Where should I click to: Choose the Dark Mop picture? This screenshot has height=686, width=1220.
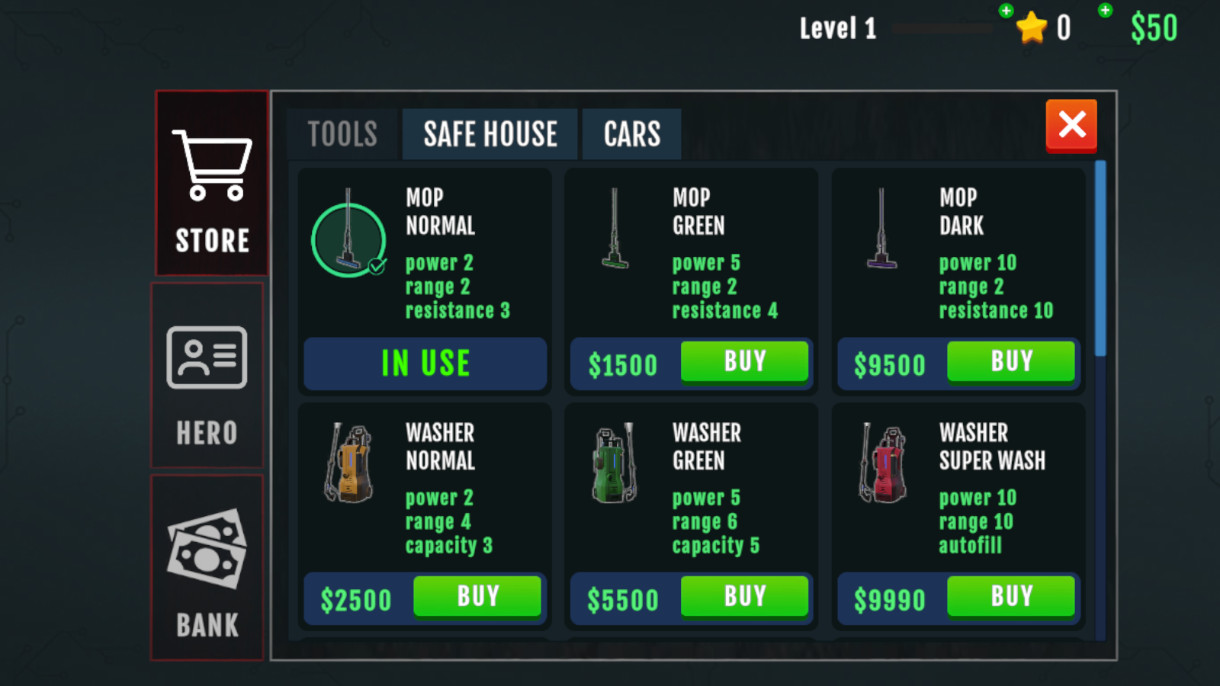[882, 230]
